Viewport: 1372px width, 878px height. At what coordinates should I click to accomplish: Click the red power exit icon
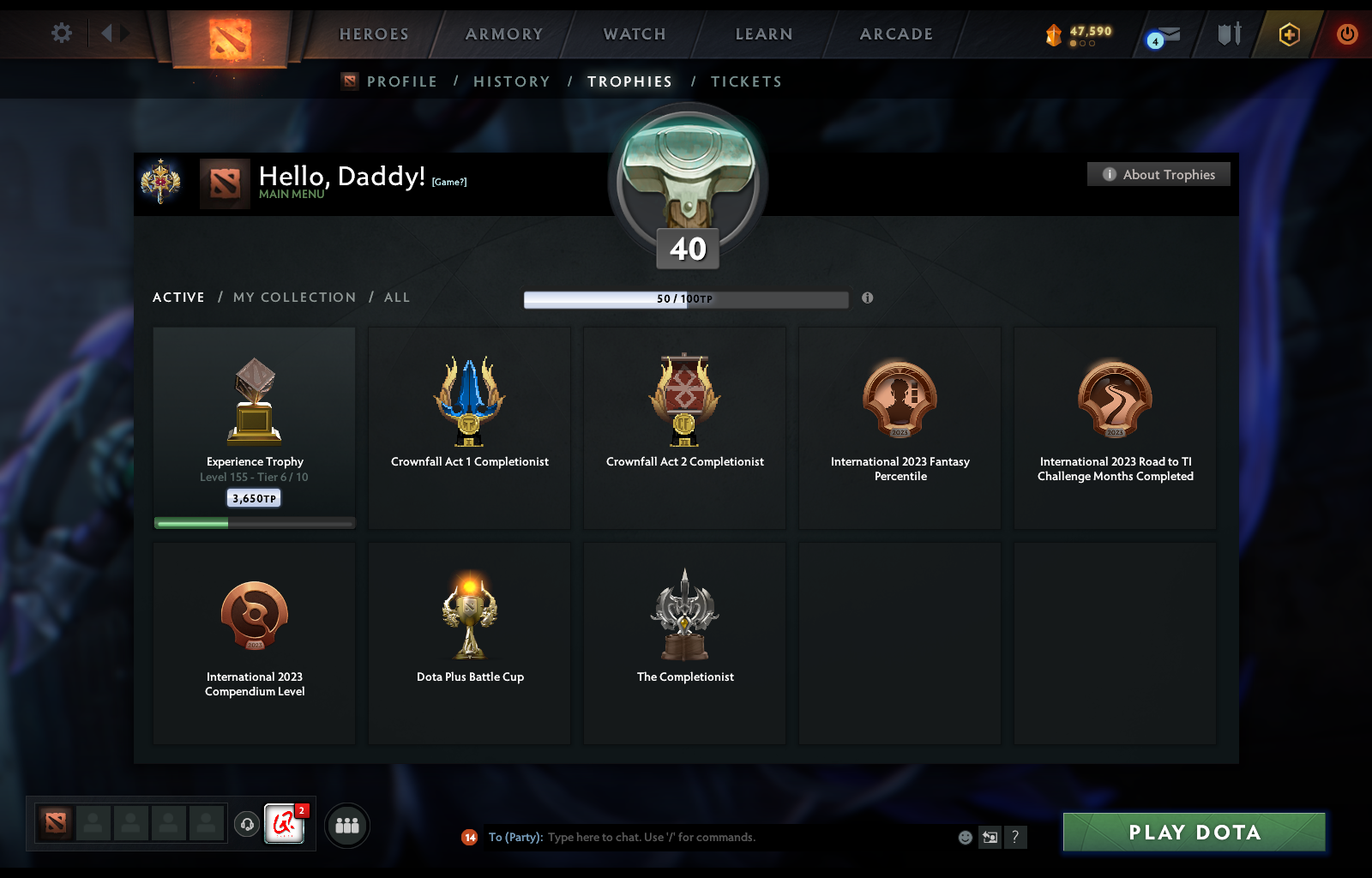pos(1345,34)
